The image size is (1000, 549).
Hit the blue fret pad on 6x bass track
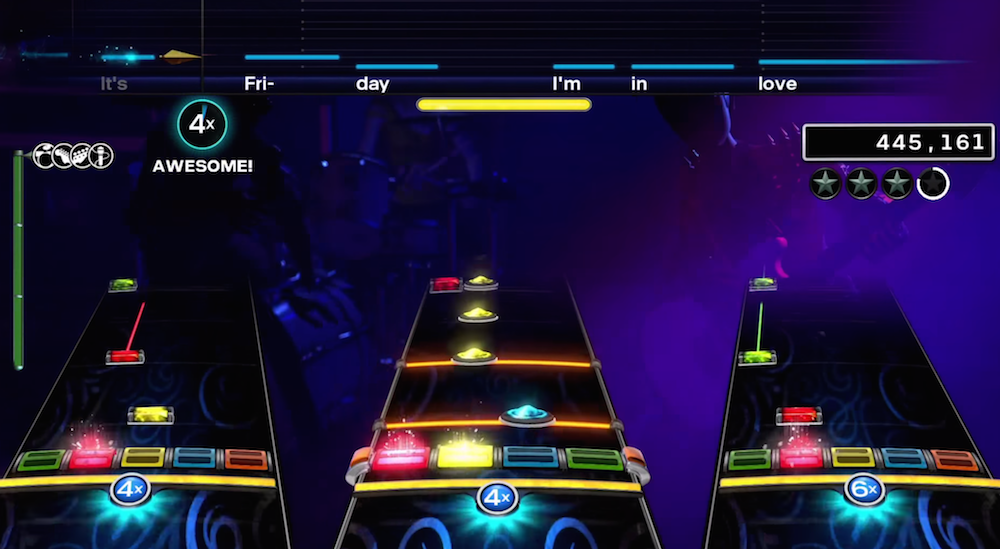tap(903, 458)
